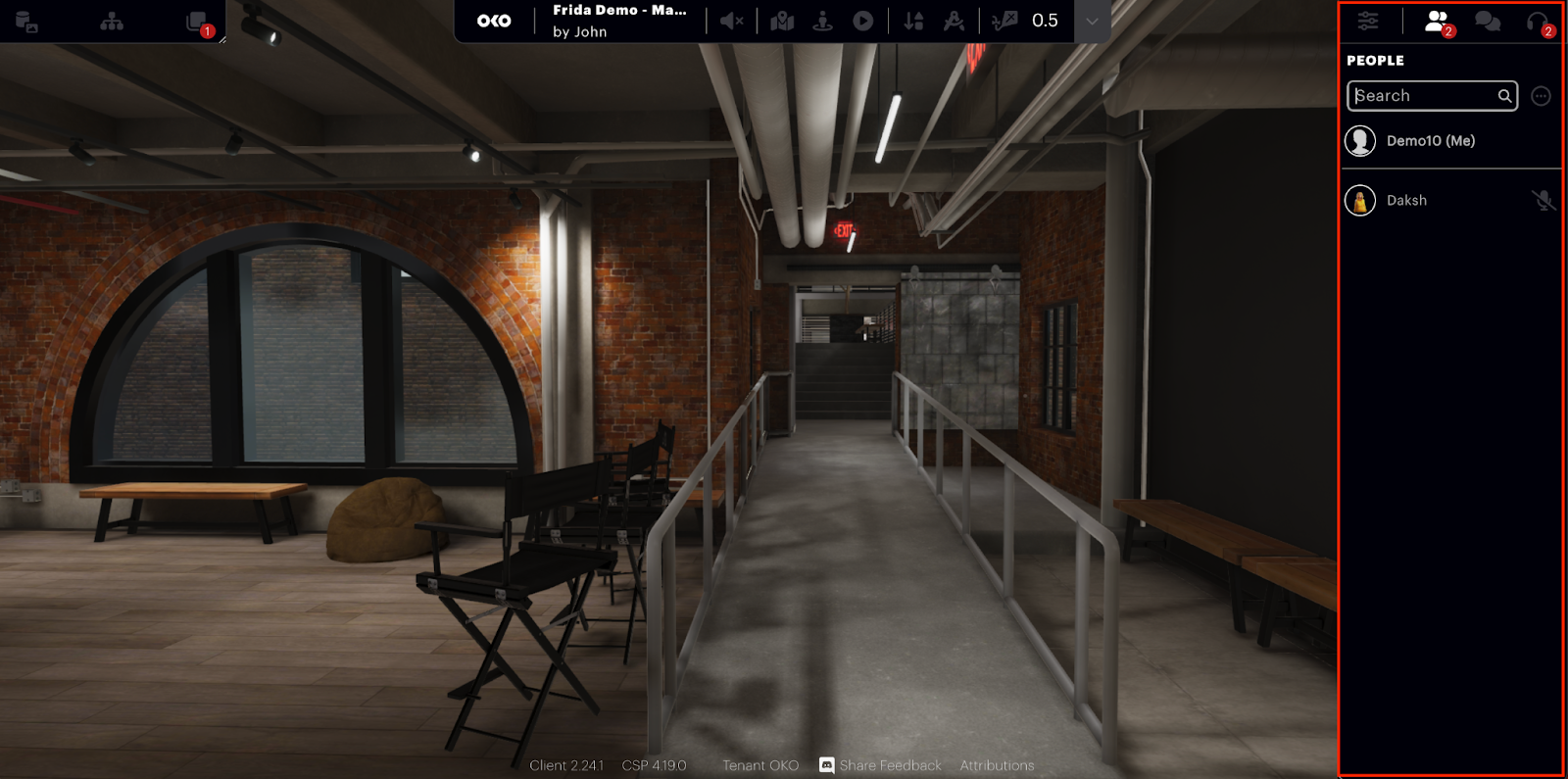Open the Share Feedback link
The height and width of the screenshot is (779, 1568).
point(889,765)
